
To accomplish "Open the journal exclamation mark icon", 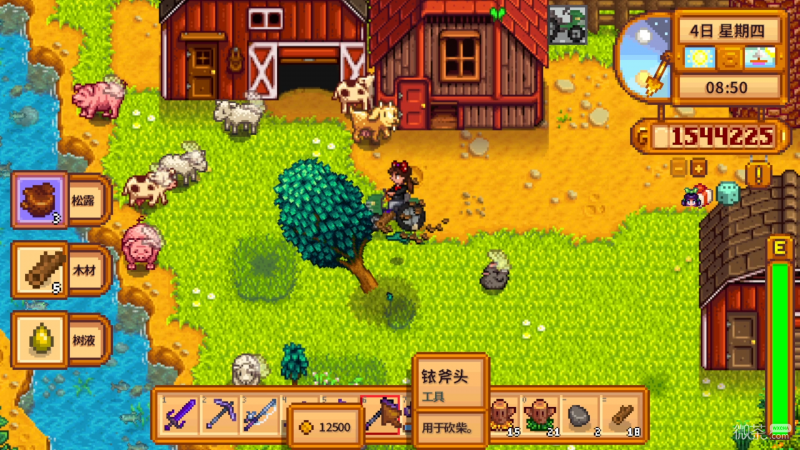I will (x=758, y=175).
